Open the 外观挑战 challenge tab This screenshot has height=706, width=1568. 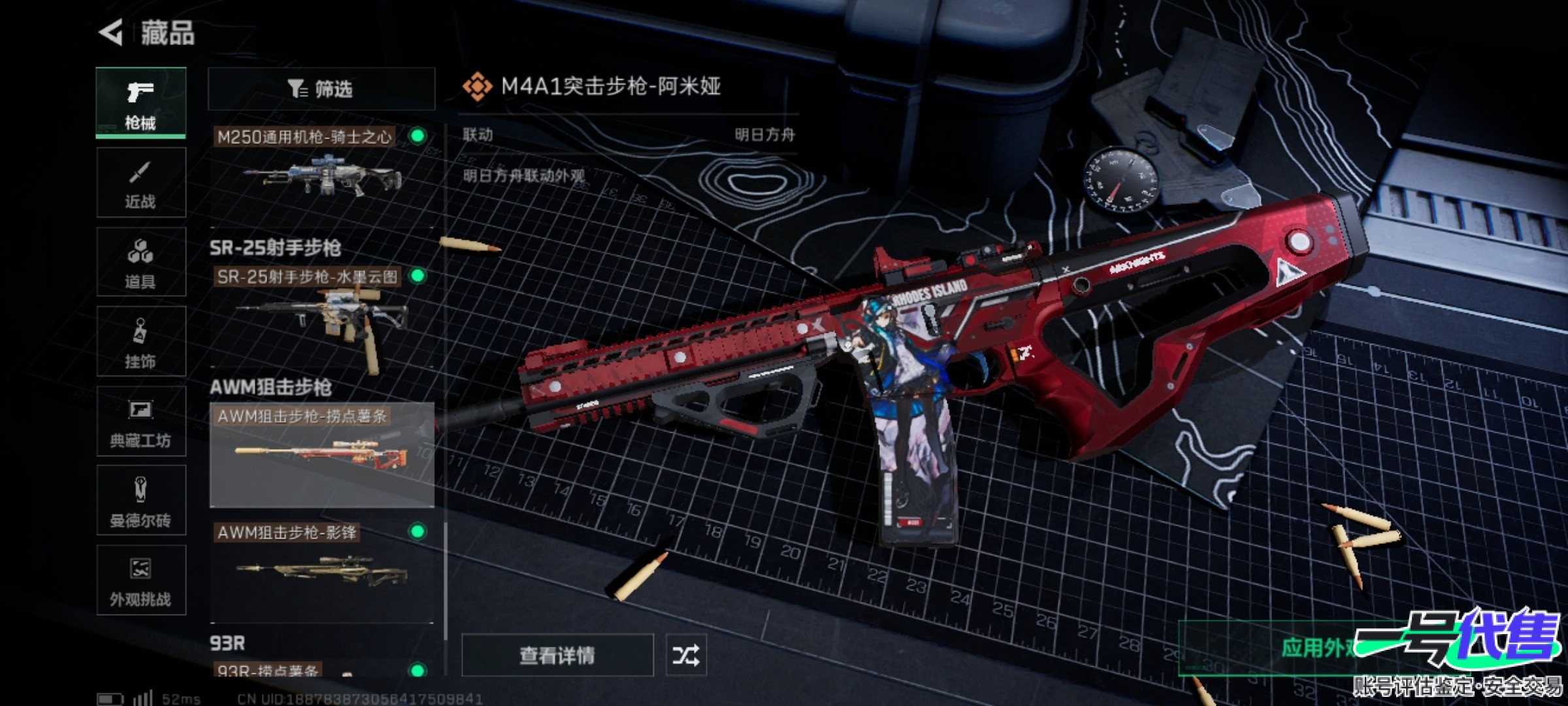pyautogui.click(x=140, y=581)
